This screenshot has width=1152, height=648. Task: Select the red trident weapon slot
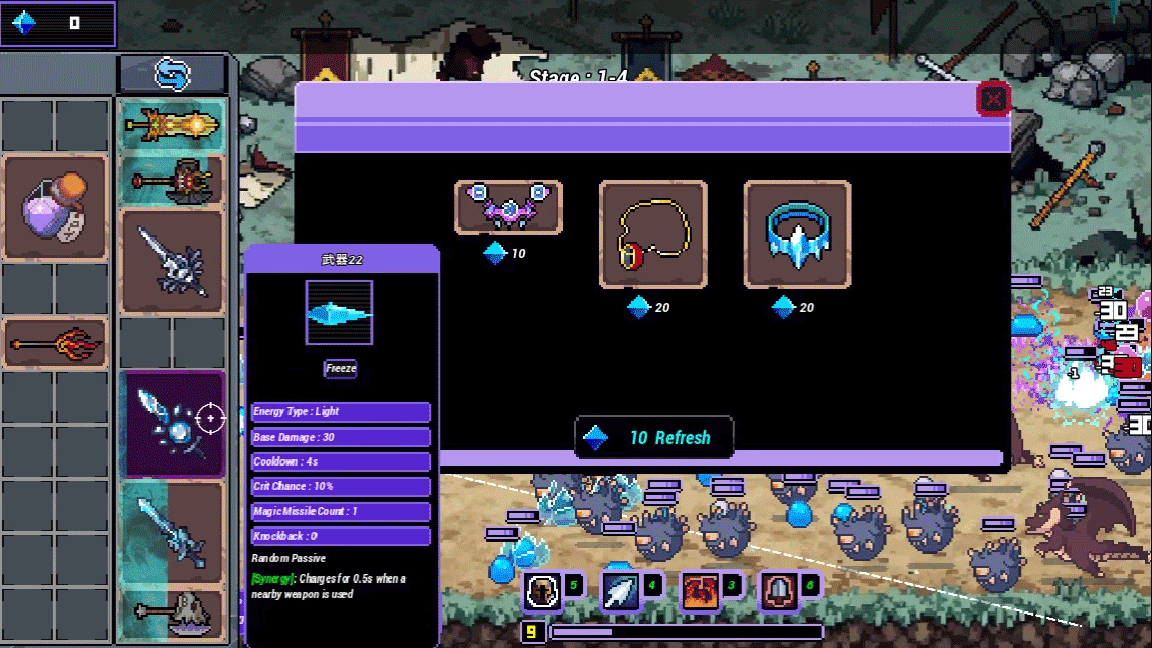(55, 345)
